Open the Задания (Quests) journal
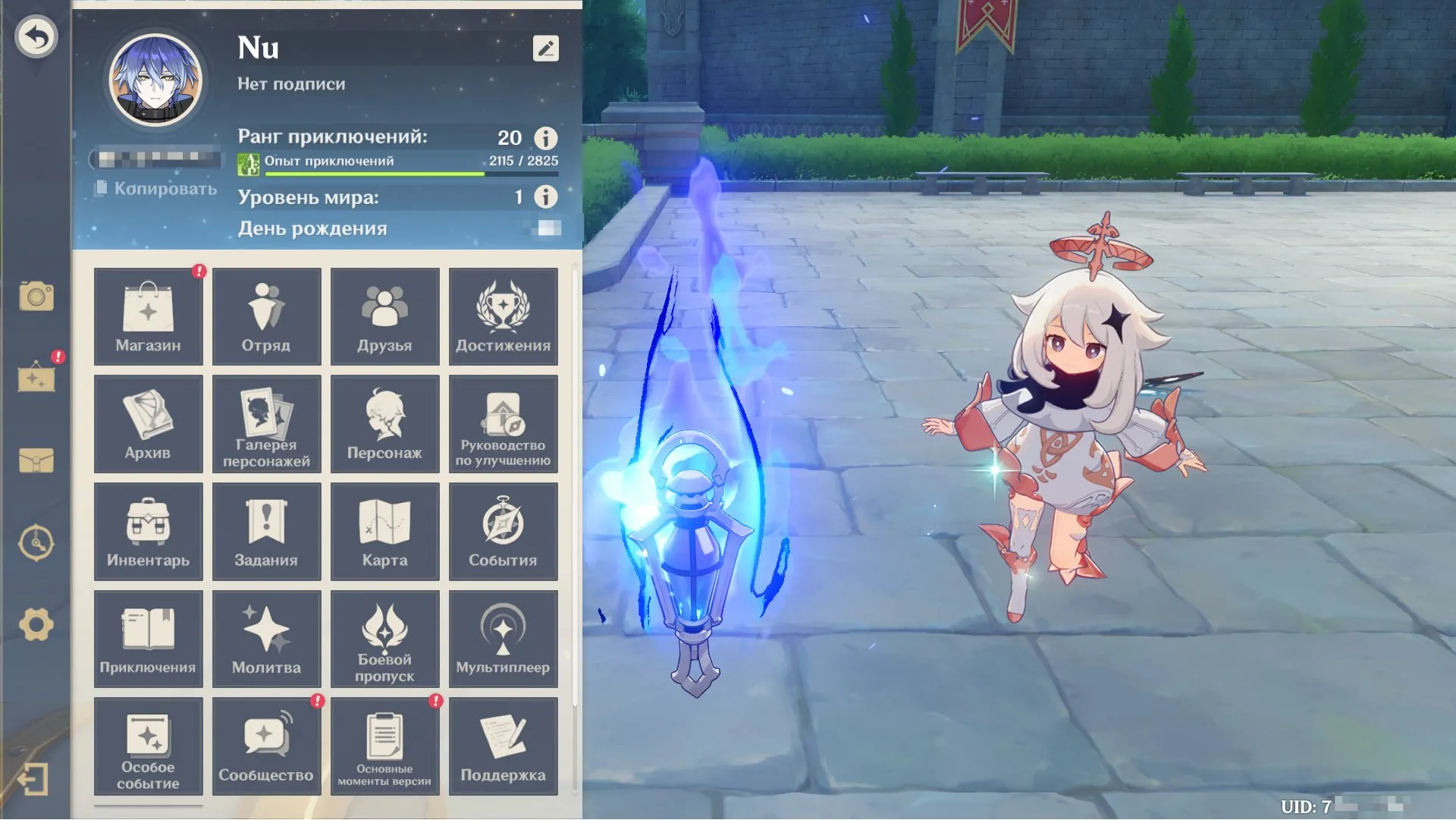This screenshot has height=820, width=1456. [x=266, y=531]
